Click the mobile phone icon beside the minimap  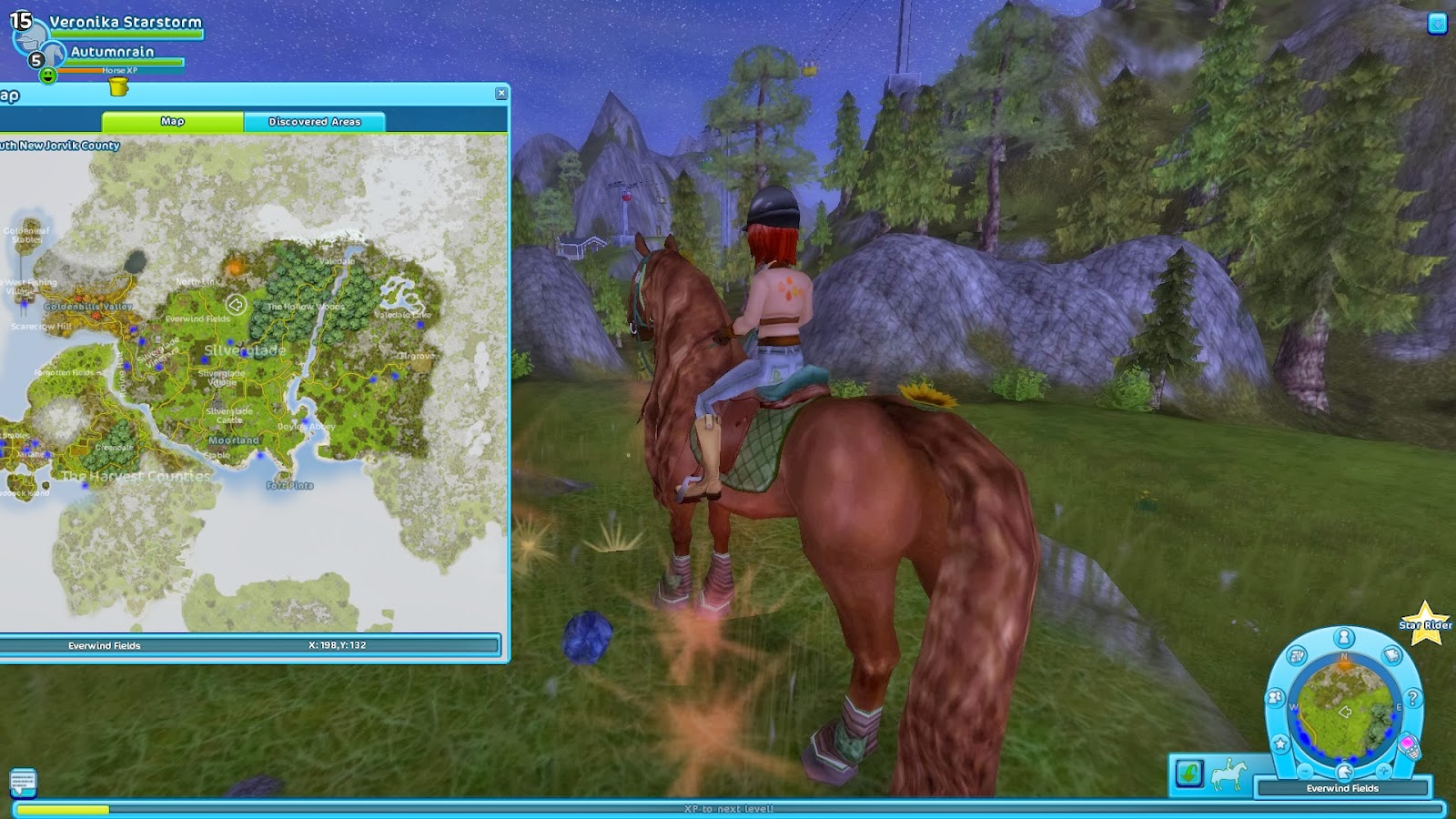click(x=1410, y=747)
